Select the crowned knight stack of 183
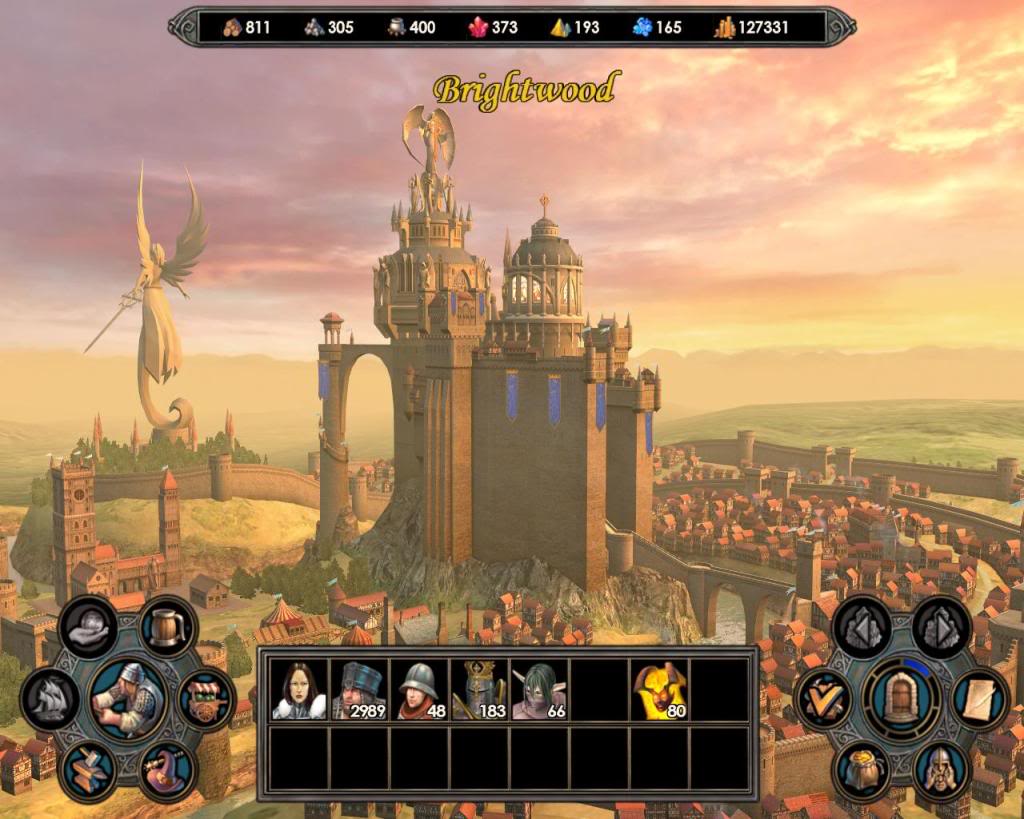Image resolution: width=1024 pixels, height=819 pixels. click(479, 690)
